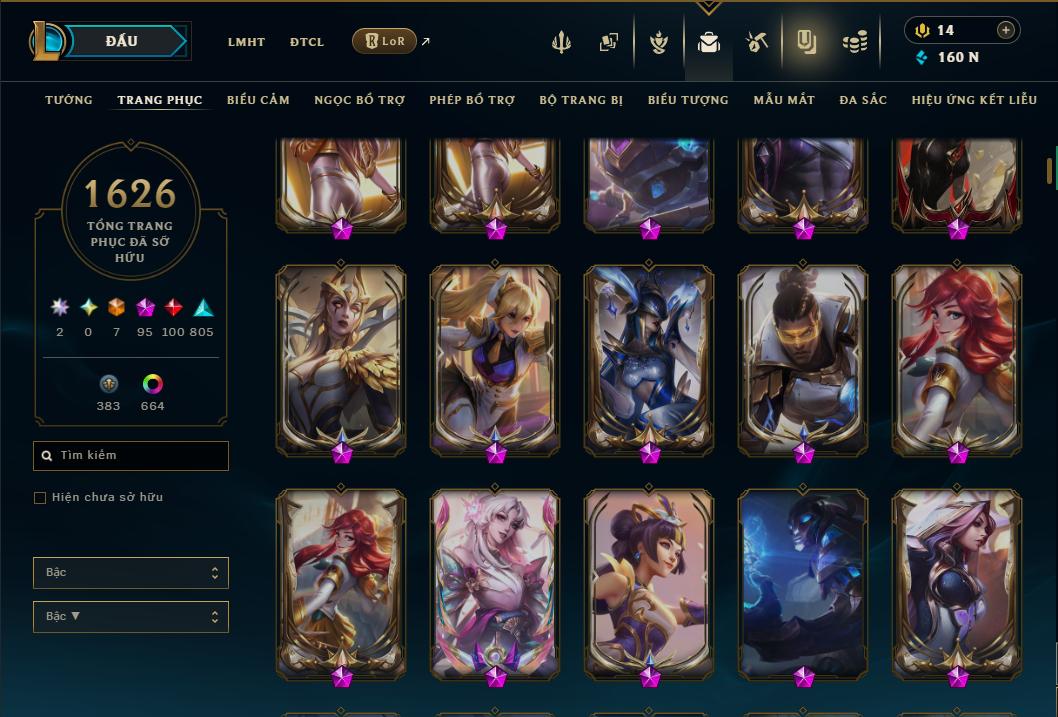
Task: Open the LMHT home link
Action: coord(246,42)
